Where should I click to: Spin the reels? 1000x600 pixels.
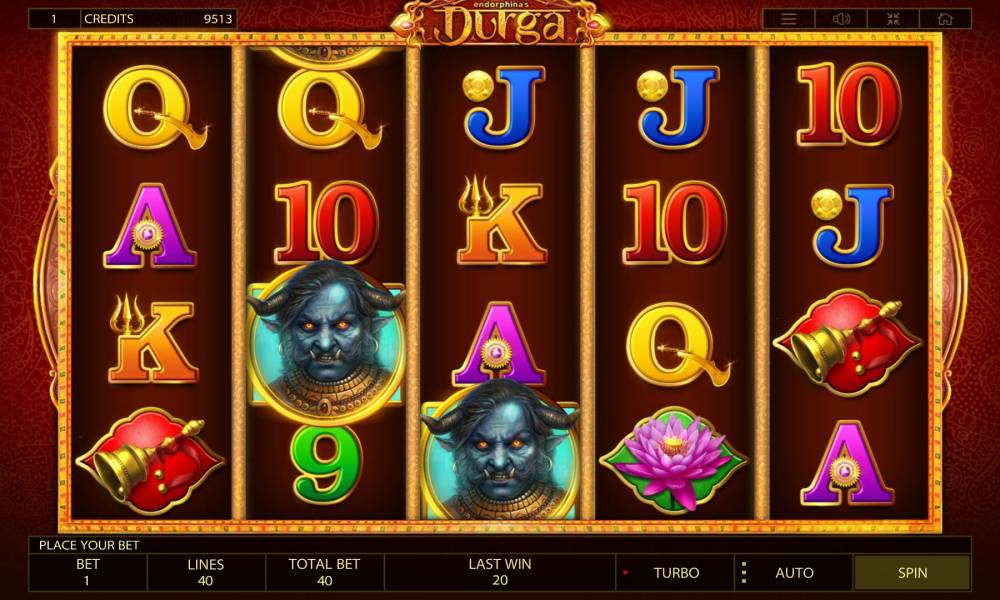tap(912, 573)
